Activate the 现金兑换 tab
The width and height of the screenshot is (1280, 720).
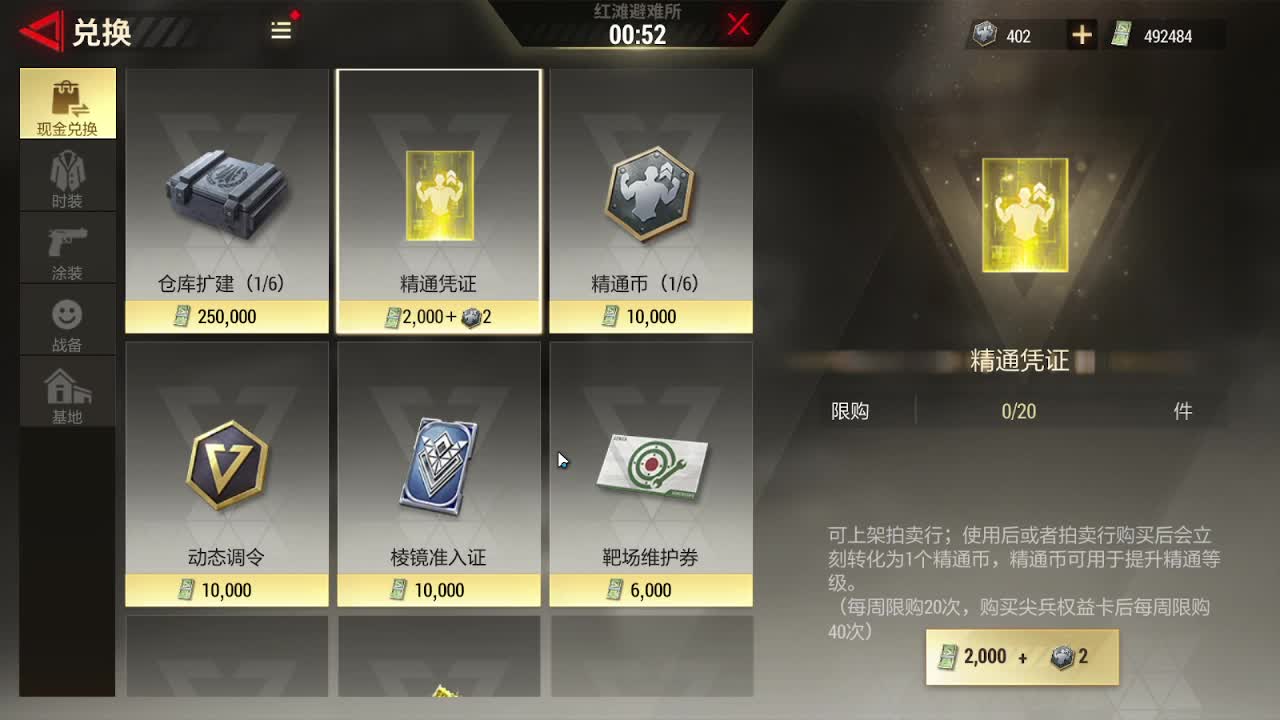click(67, 103)
